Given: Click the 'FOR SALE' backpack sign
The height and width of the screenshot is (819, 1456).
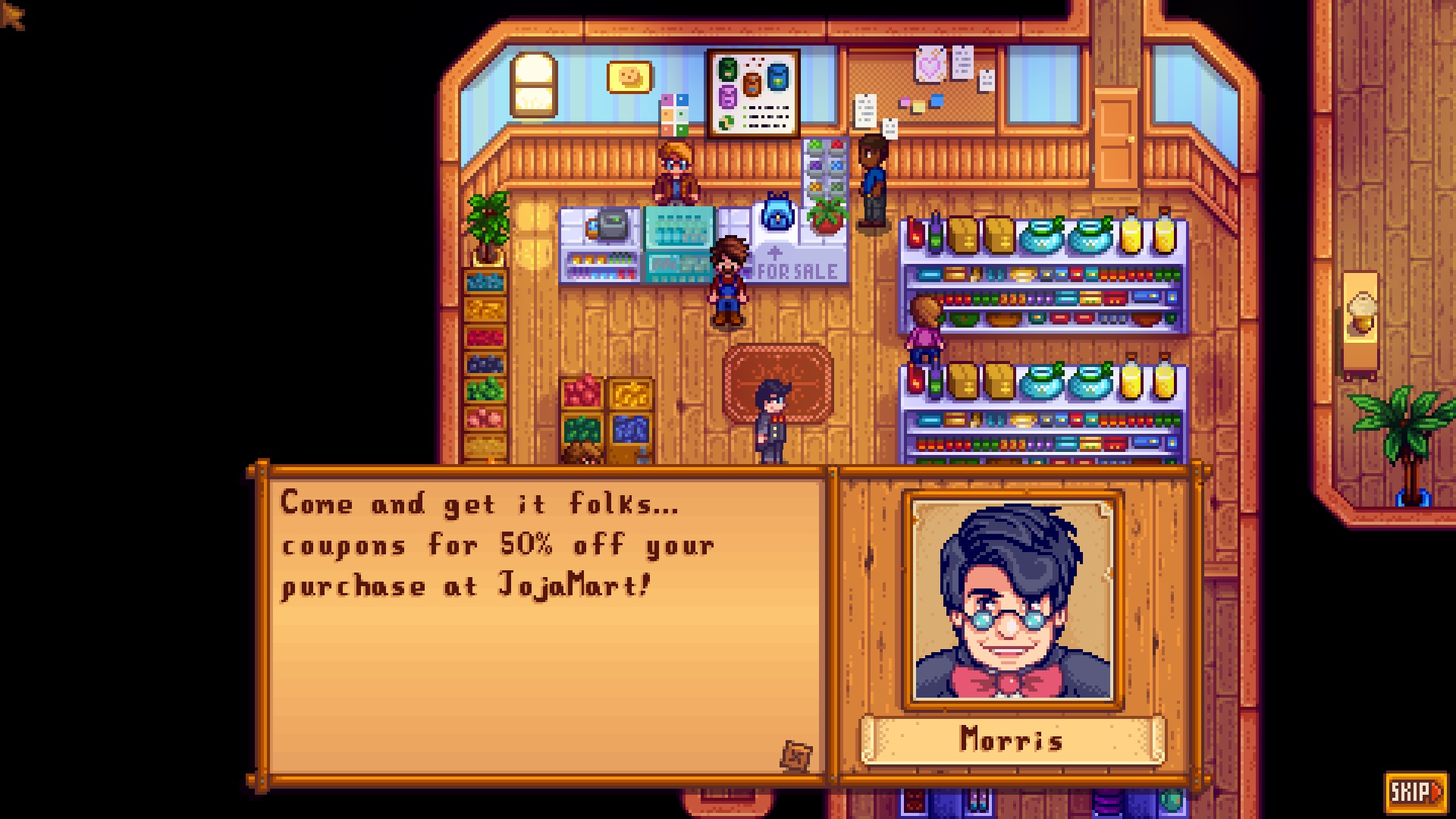Looking at the screenshot, I should click(795, 270).
